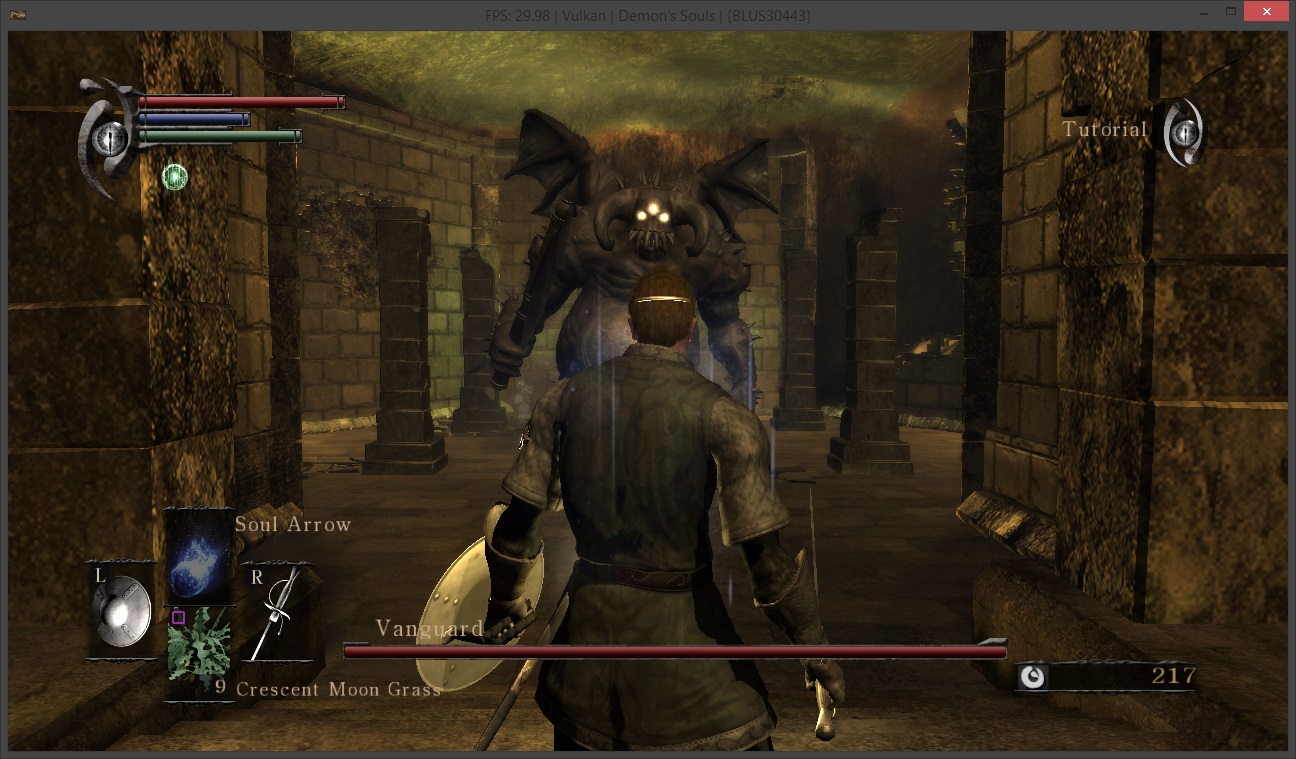
Task: Select the Soul Arrow spell slot
Action: tap(198, 556)
